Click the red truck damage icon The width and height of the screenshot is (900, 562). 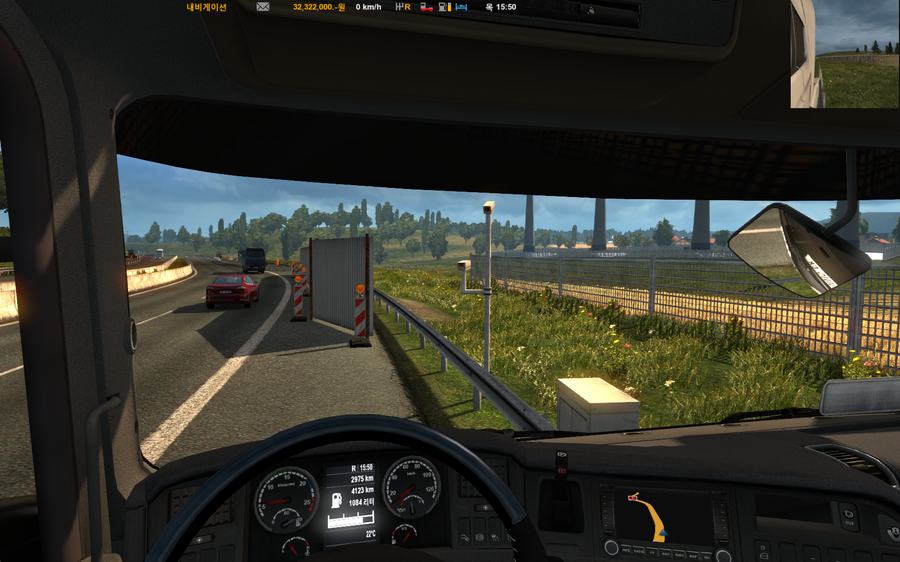[426, 7]
